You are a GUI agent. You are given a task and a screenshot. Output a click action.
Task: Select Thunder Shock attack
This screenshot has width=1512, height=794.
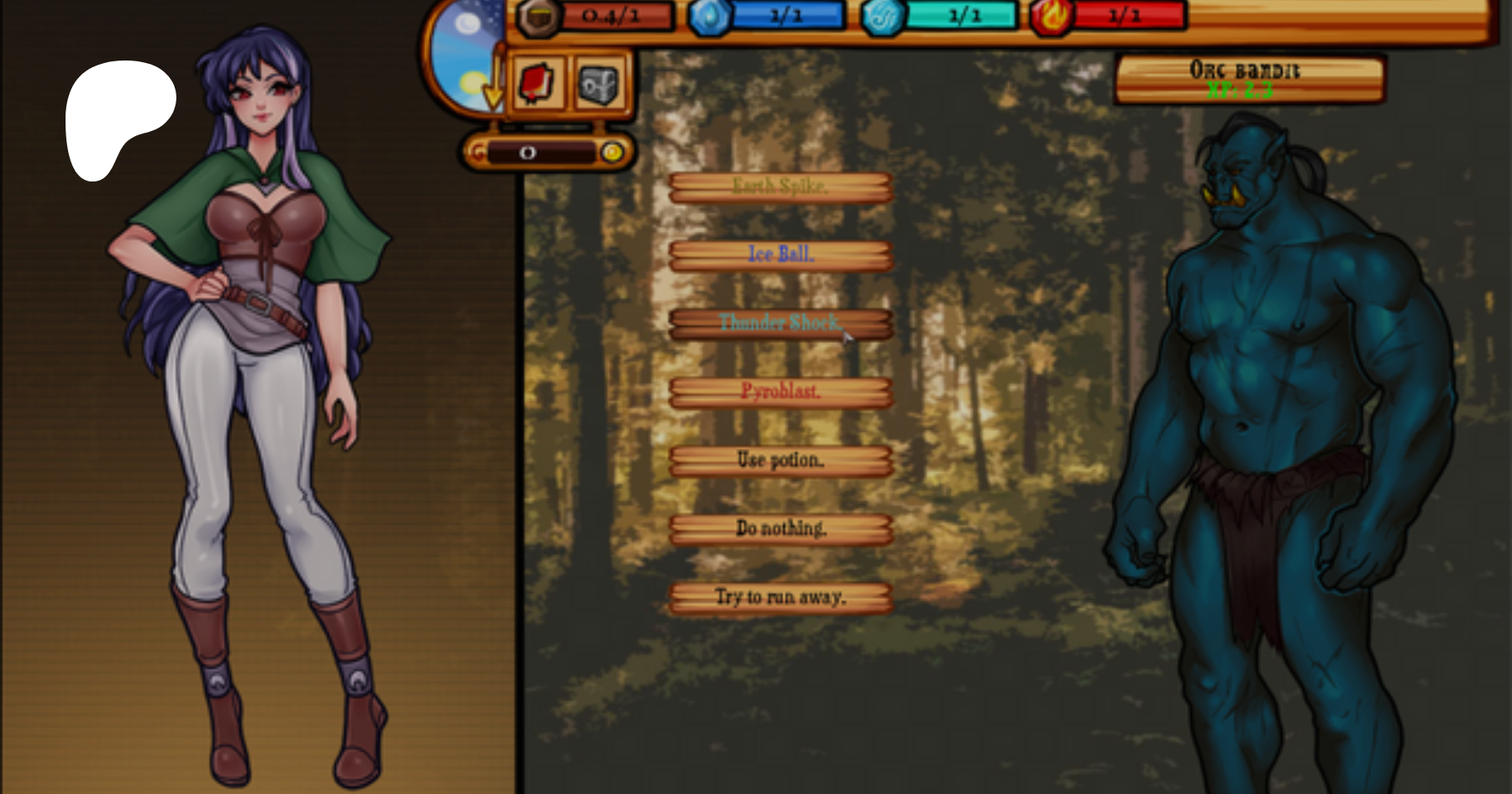pos(780,323)
